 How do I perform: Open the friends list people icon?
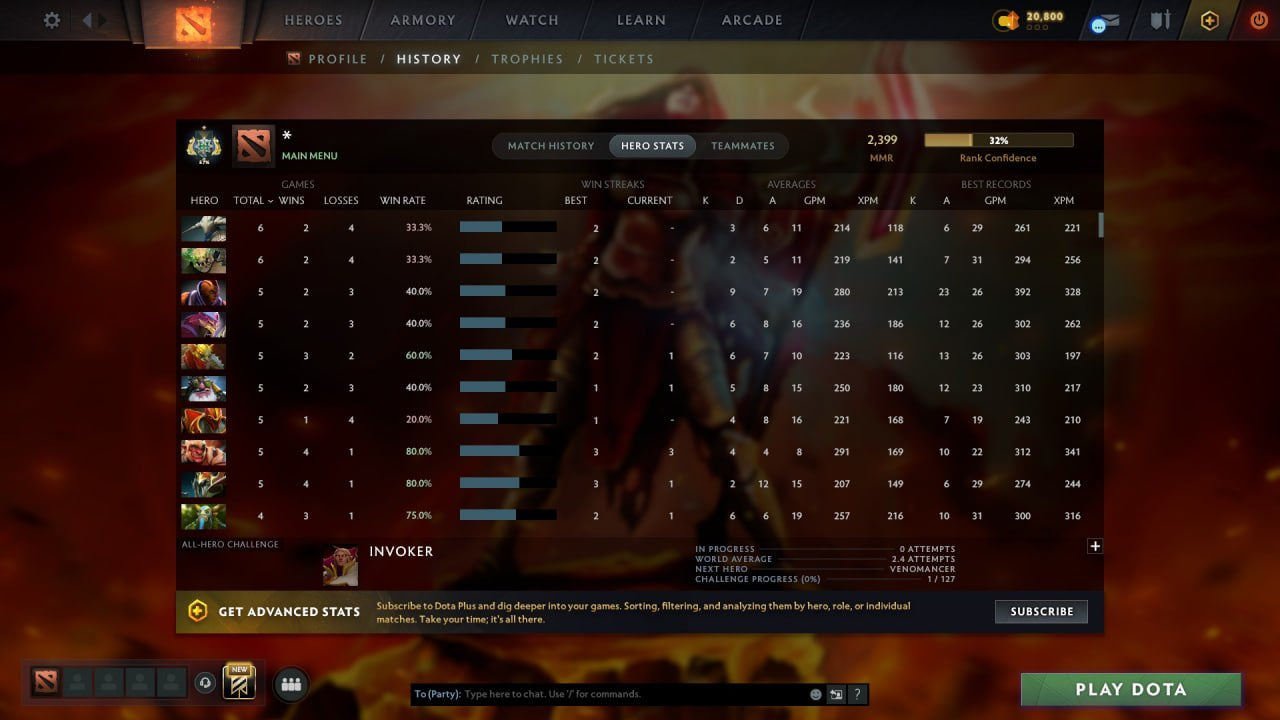click(x=290, y=684)
